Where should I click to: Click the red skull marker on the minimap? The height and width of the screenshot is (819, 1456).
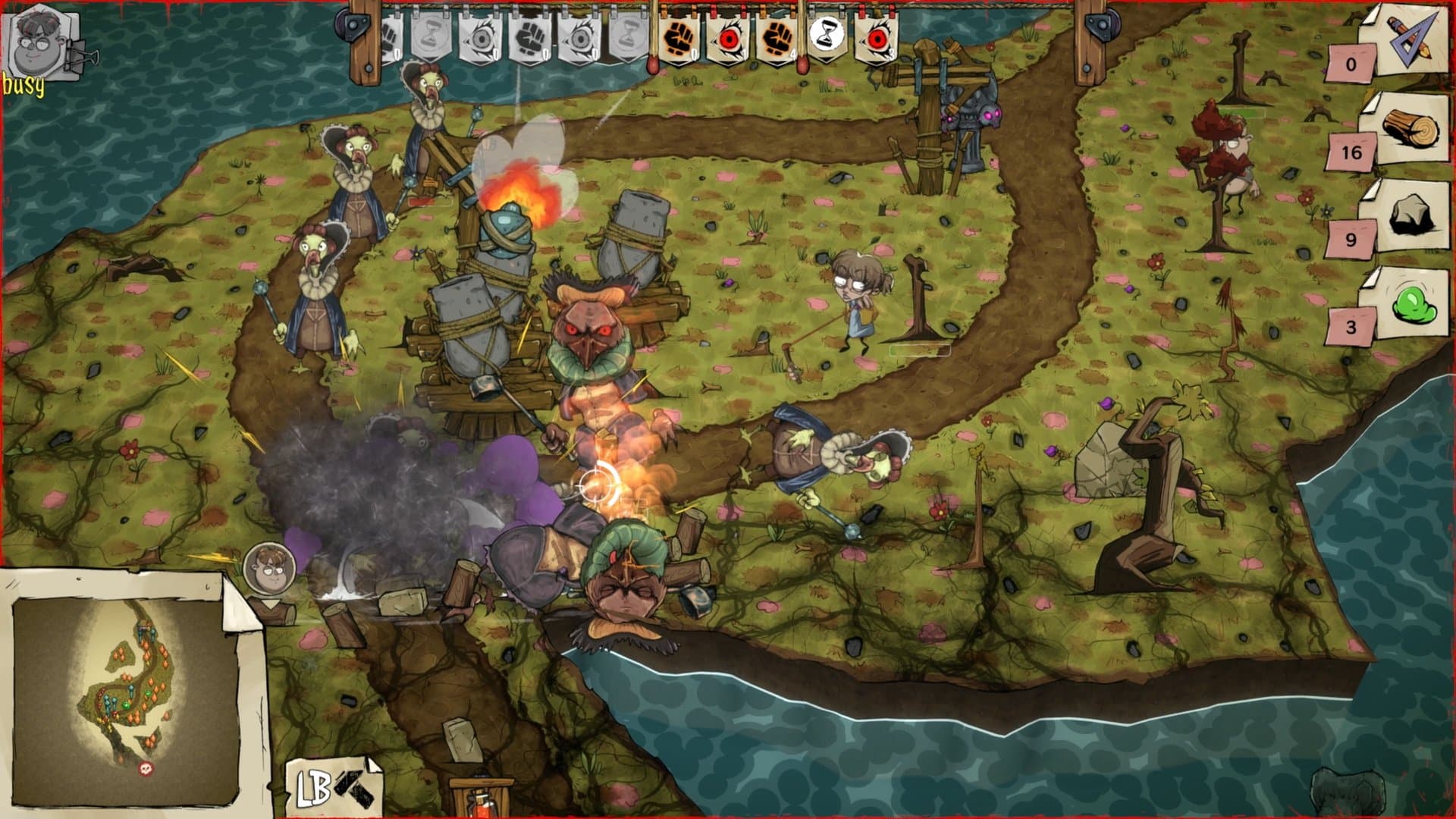[x=146, y=770]
